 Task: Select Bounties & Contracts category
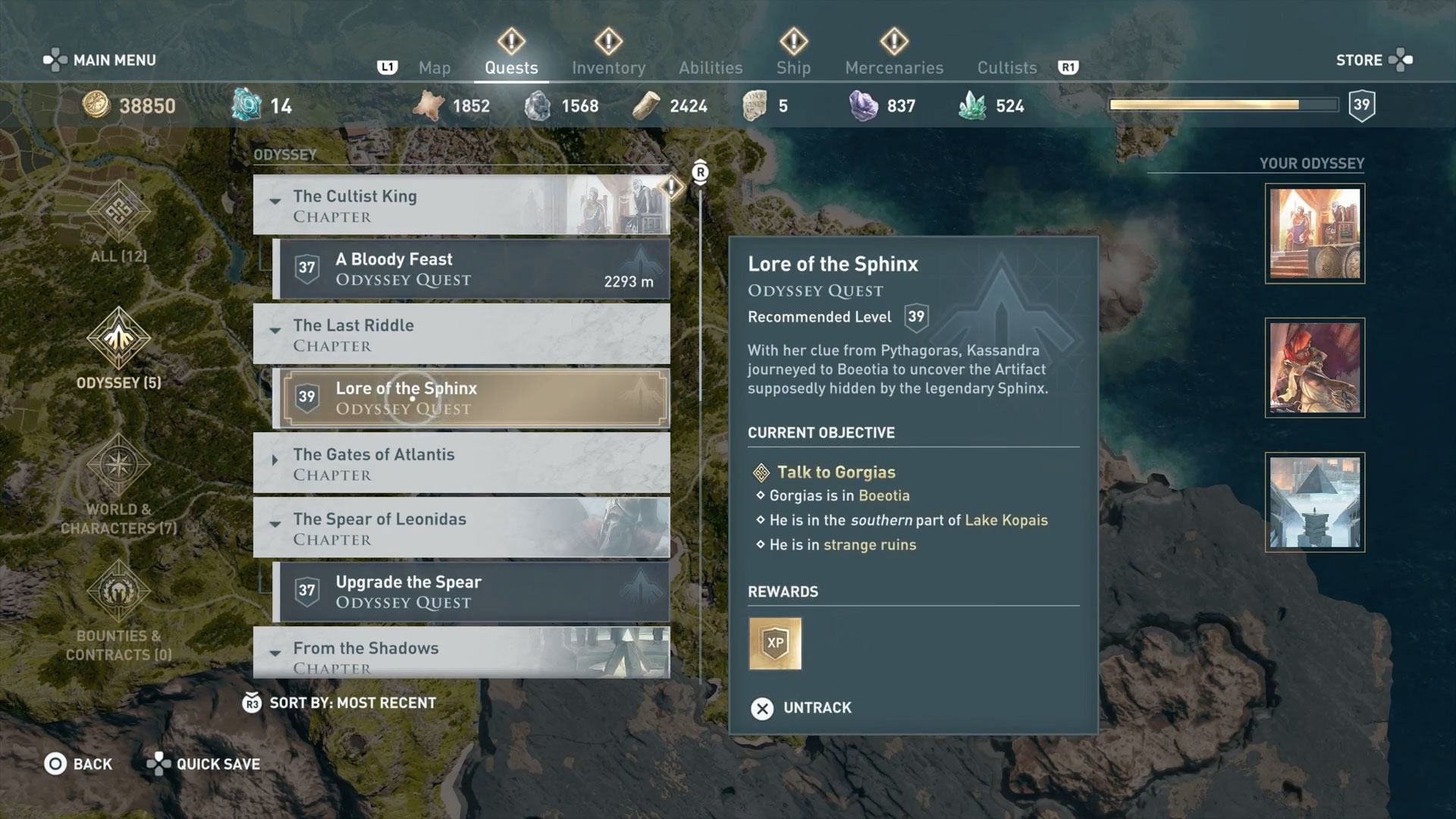tap(119, 610)
